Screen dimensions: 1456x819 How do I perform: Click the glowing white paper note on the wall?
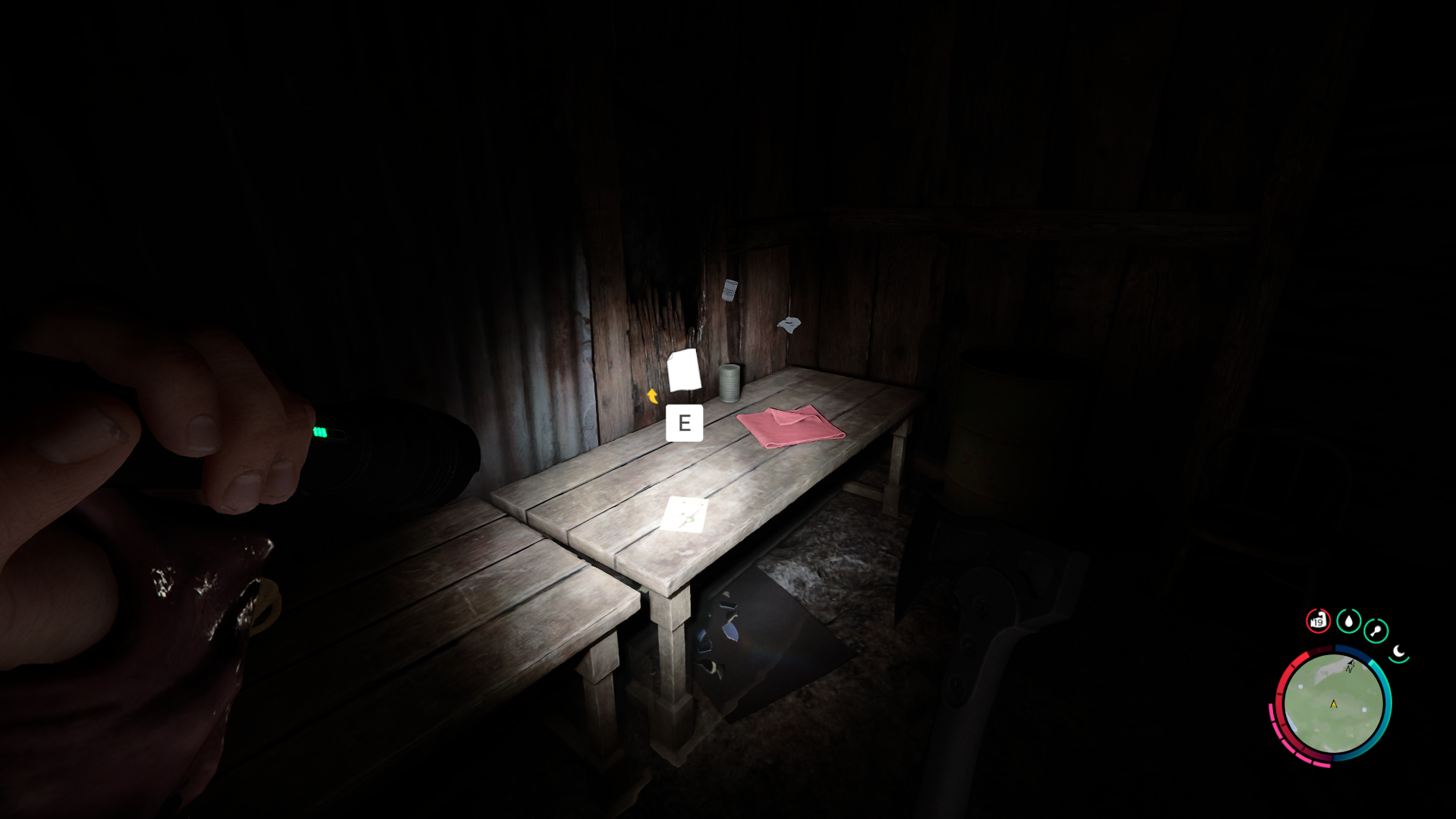click(x=684, y=371)
